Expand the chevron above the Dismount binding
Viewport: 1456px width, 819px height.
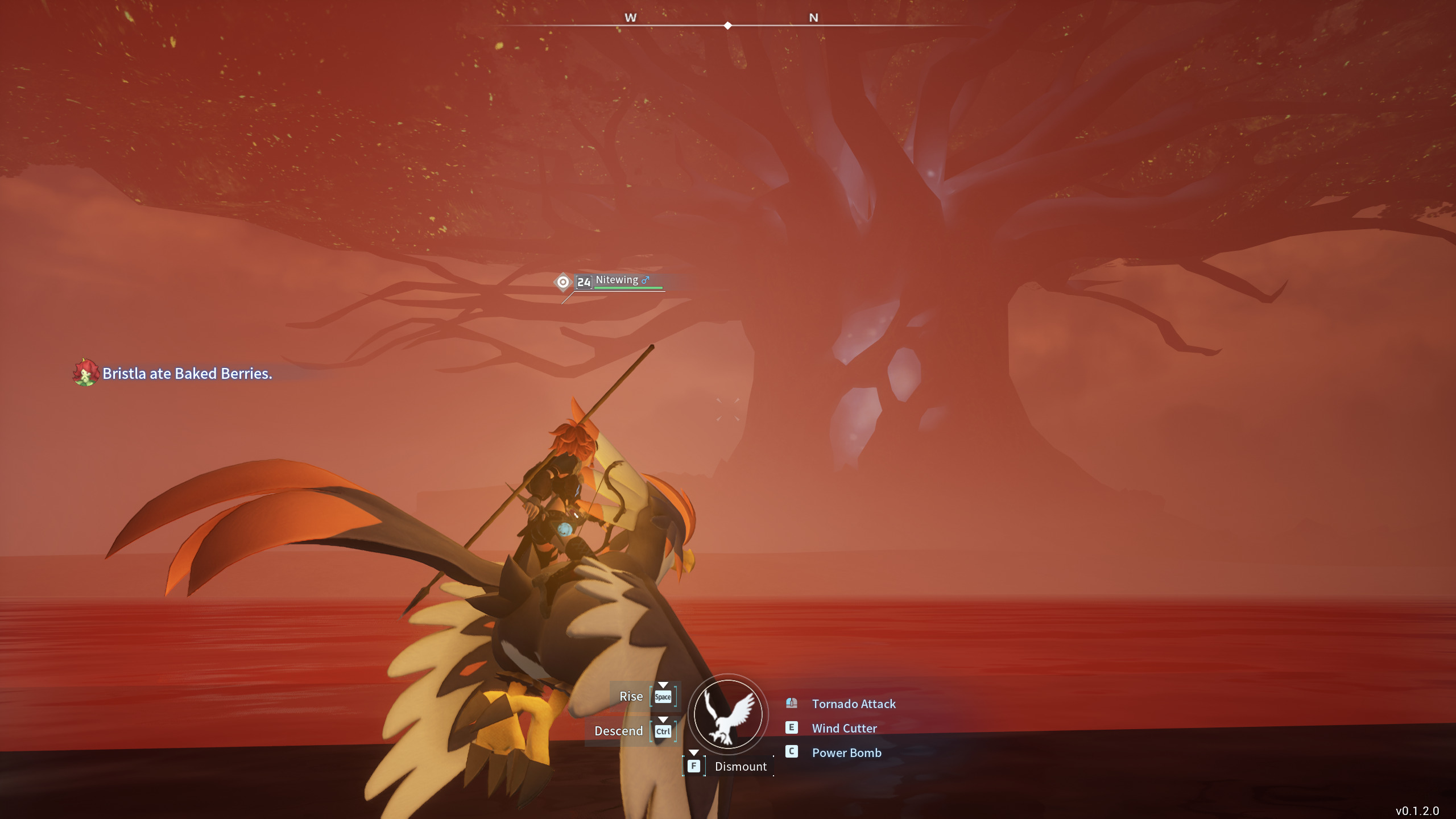(x=693, y=752)
